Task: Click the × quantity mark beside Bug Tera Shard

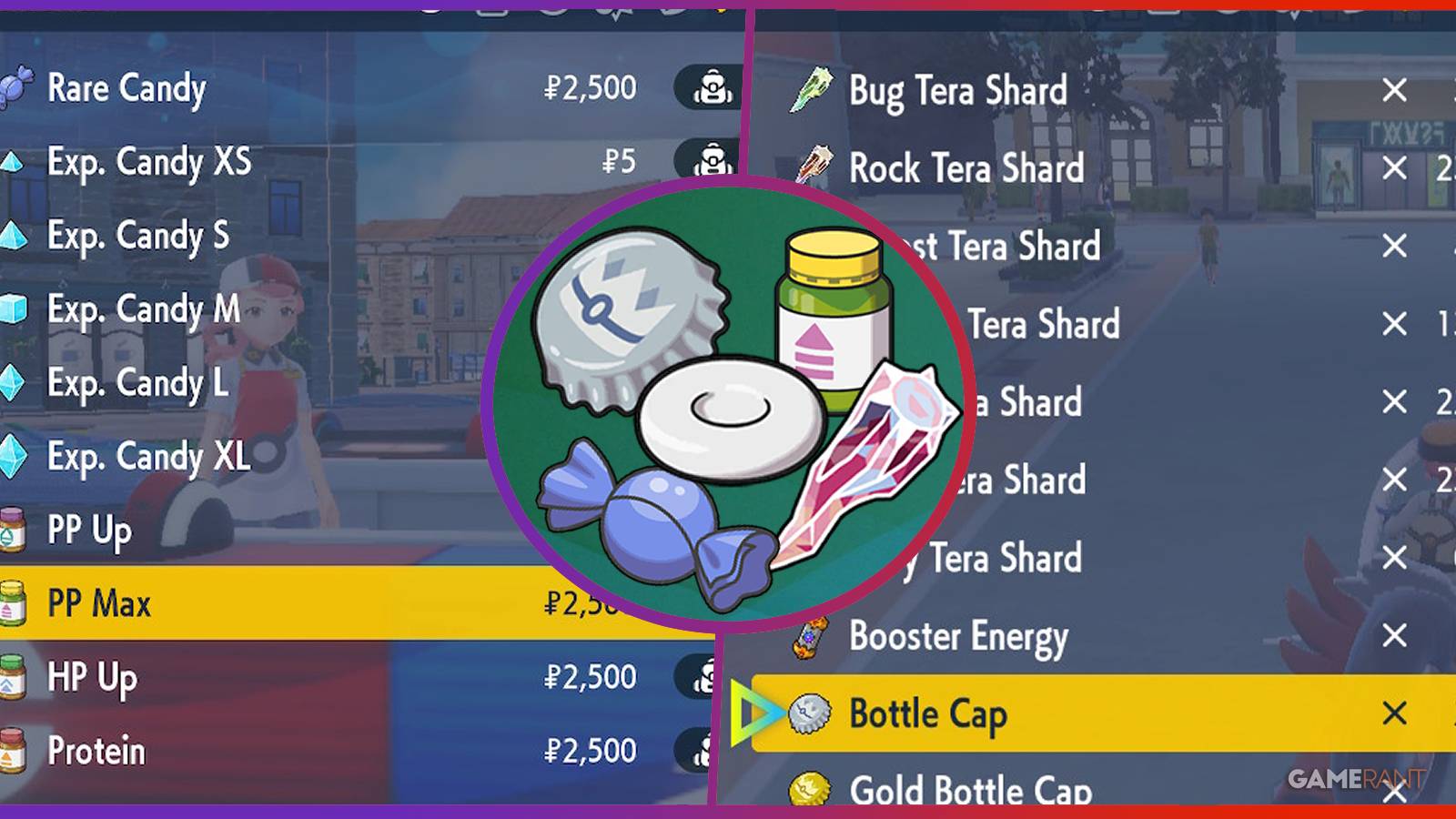Action: point(1392,90)
